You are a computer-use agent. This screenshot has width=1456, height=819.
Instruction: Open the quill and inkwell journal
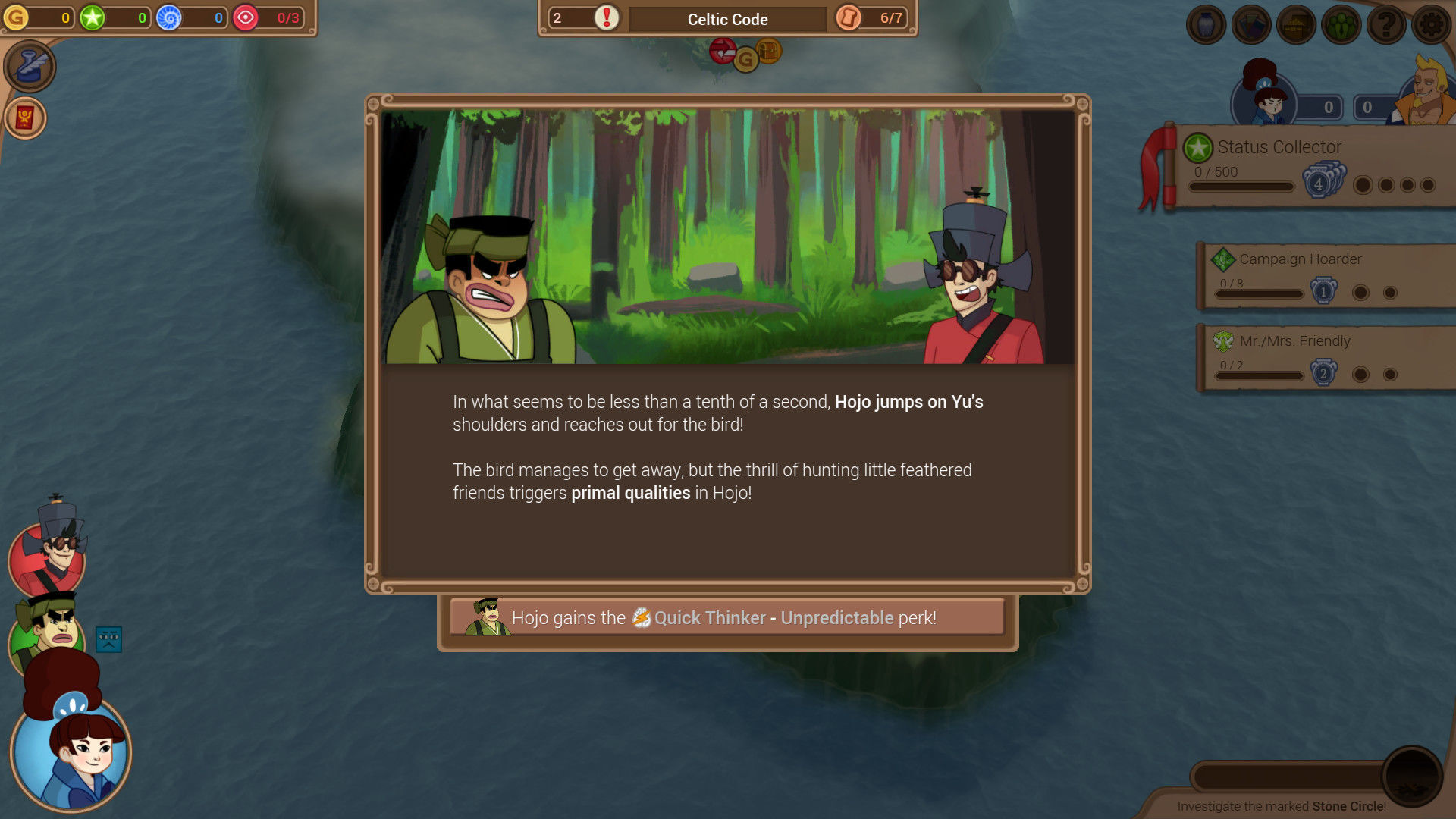click(30, 67)
